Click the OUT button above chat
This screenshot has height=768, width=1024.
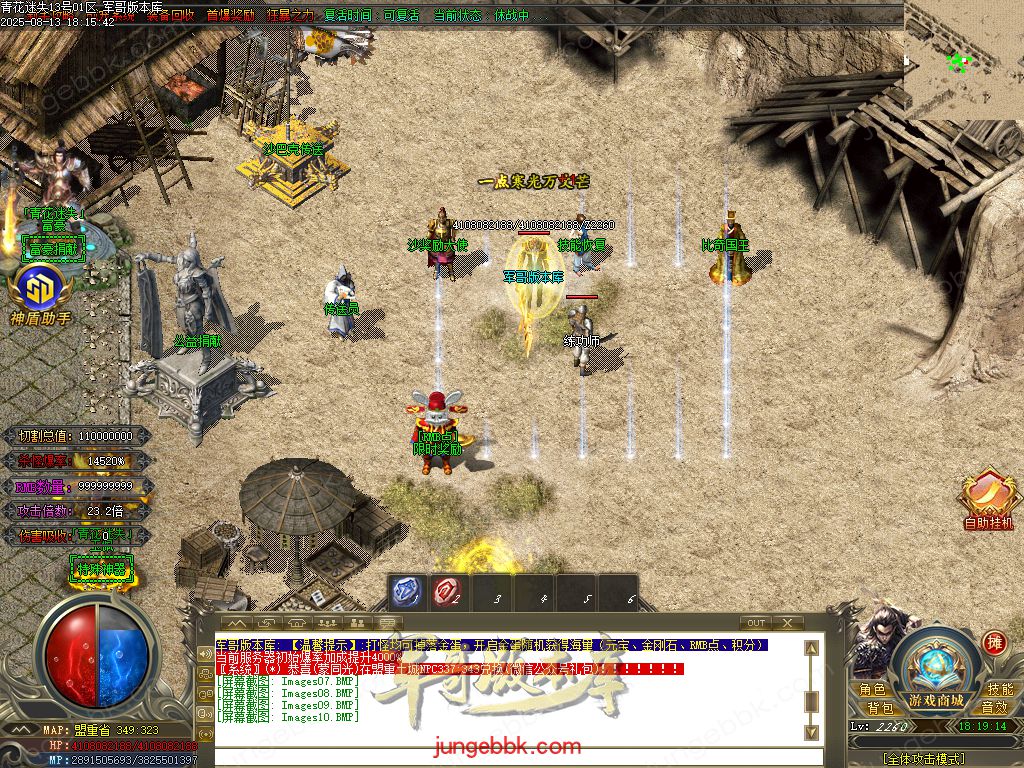tap(756, 623)
